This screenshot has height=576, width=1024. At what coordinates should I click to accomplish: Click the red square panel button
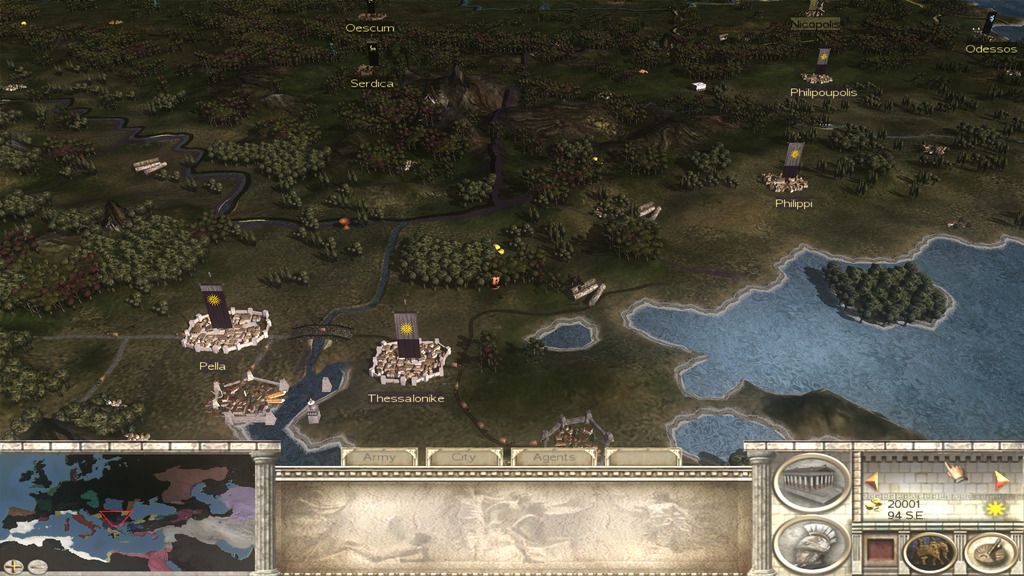(x=880, y=551)
